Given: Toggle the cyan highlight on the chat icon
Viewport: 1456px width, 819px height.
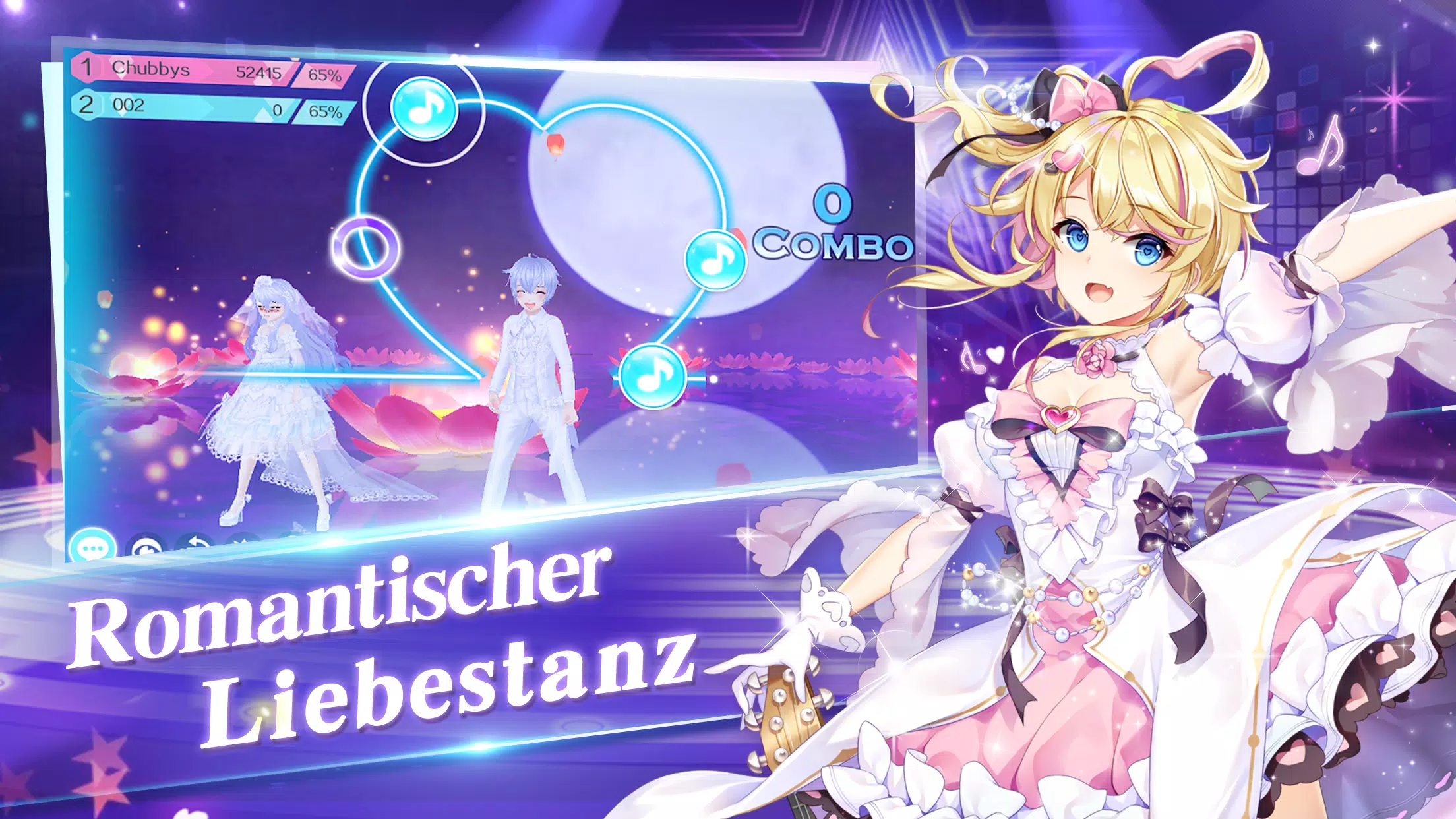Looking at the screenshot, I should 93,544.
